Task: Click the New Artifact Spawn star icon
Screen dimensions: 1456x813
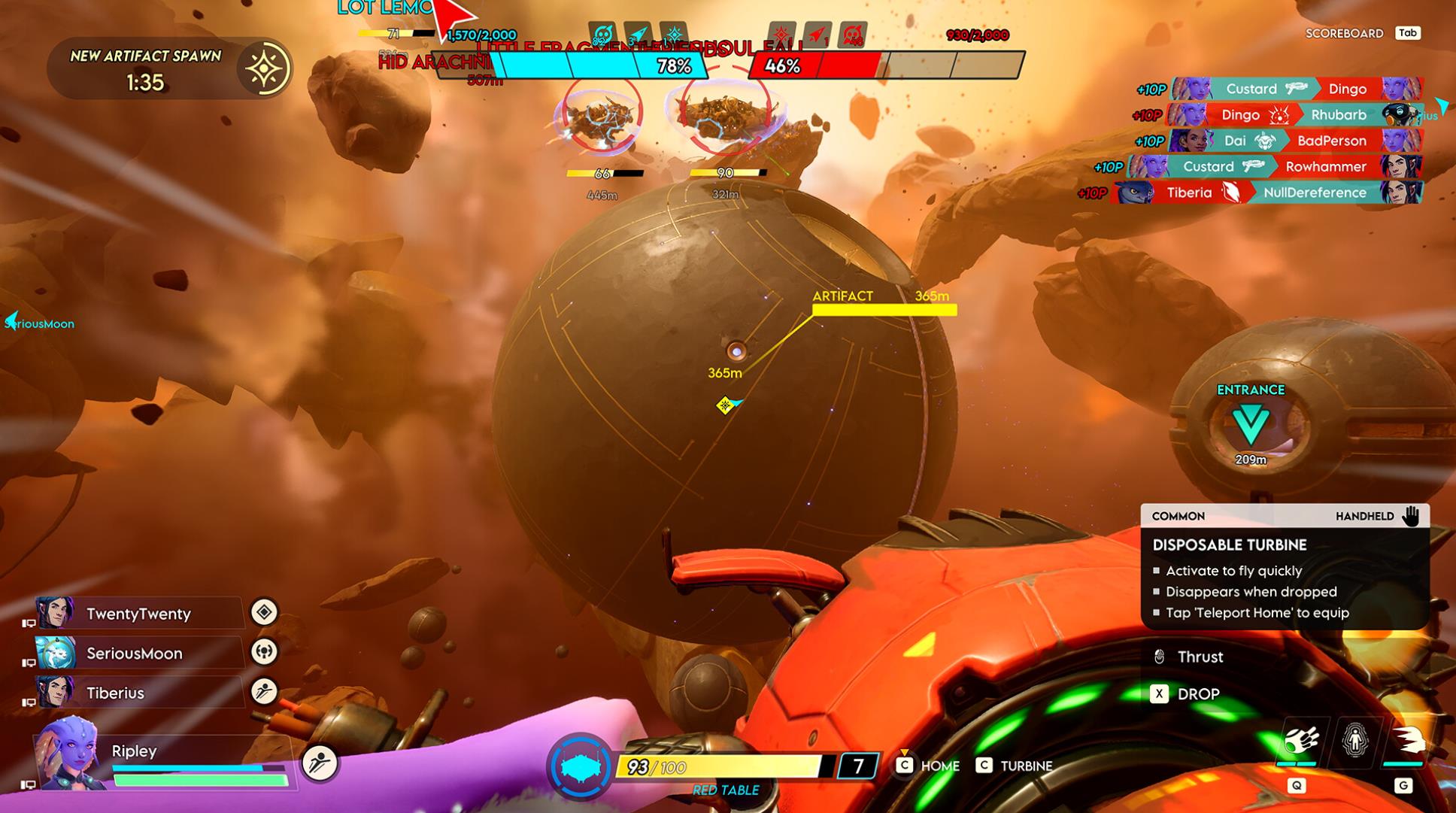Action: click(x=264, y=69)
